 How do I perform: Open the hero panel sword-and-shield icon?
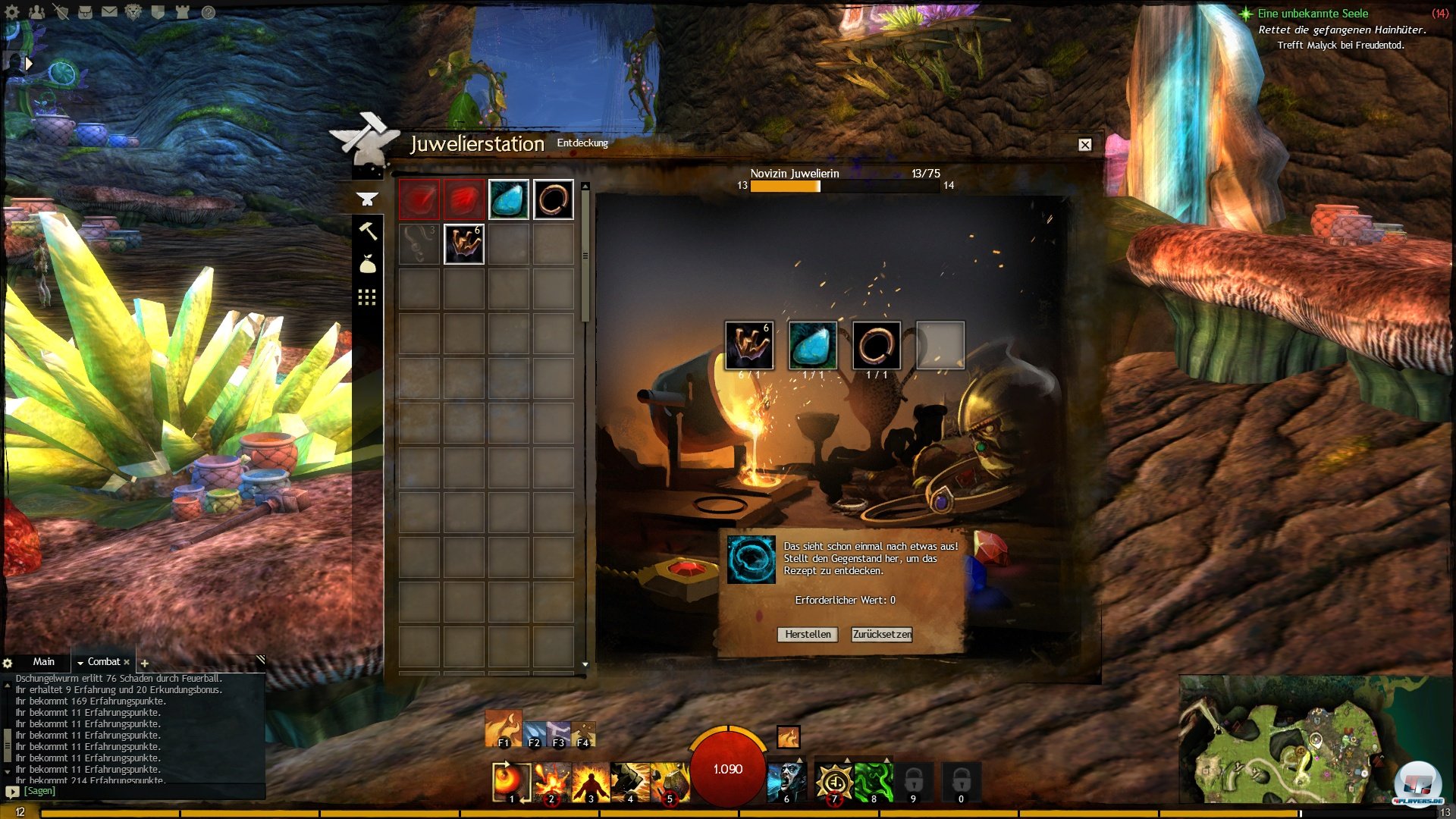point(62,11)
